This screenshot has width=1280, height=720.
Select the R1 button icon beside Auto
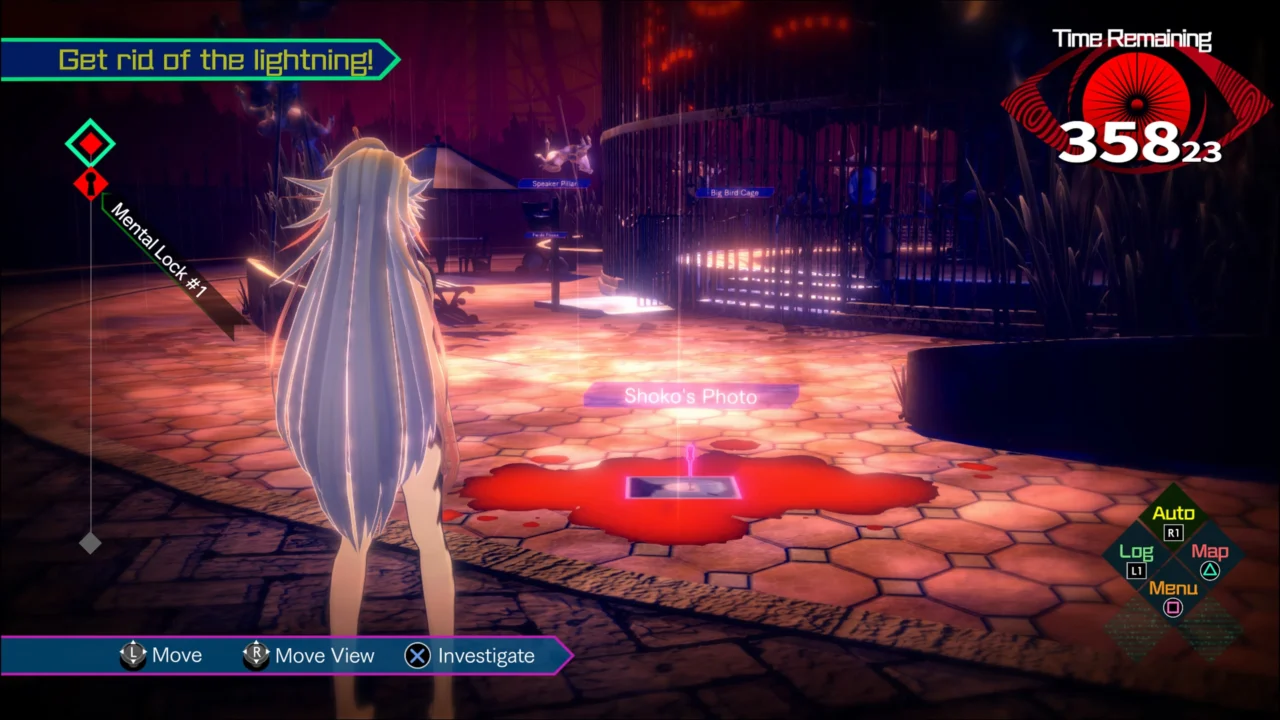pos(1173,533)
